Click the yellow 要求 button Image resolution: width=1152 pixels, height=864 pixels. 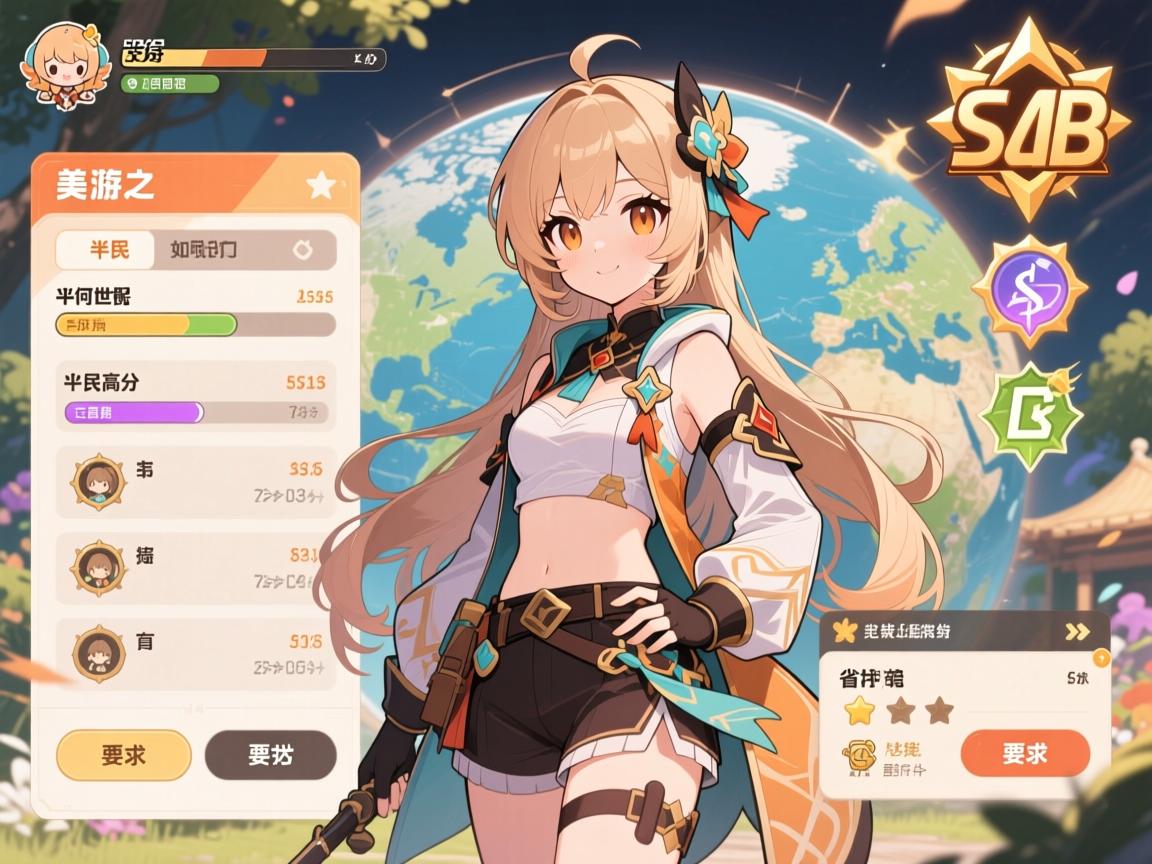(x=124, y=755)
